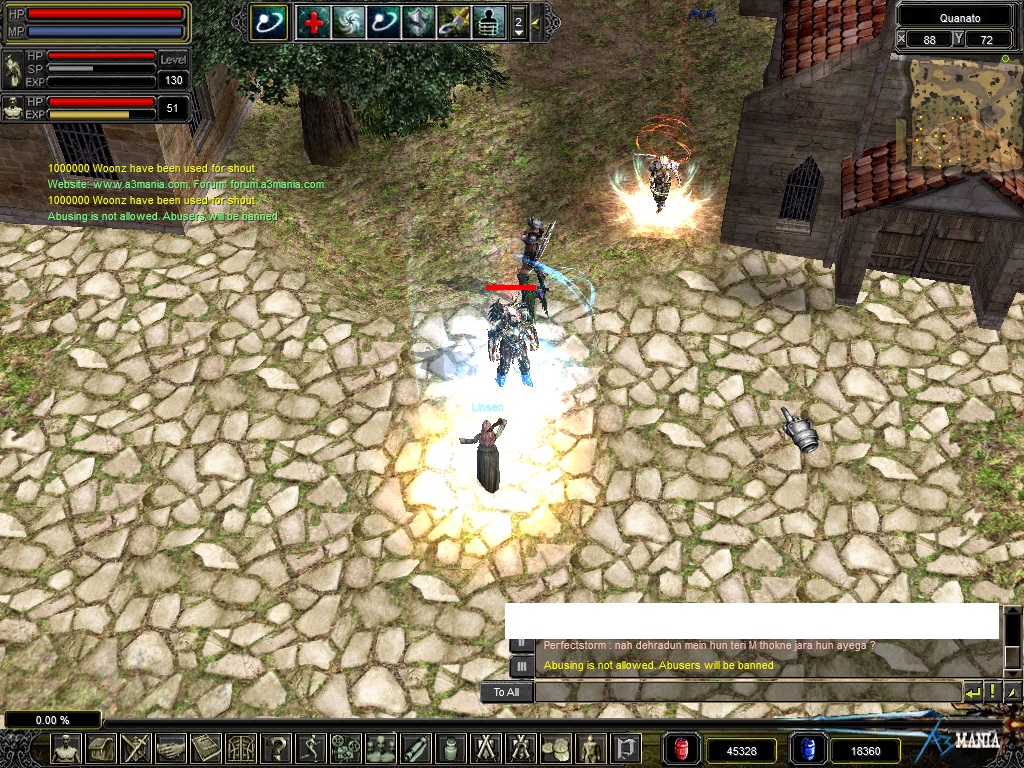
Task: Open the coin pile shop icon
Action: click(x=556, y=748)
